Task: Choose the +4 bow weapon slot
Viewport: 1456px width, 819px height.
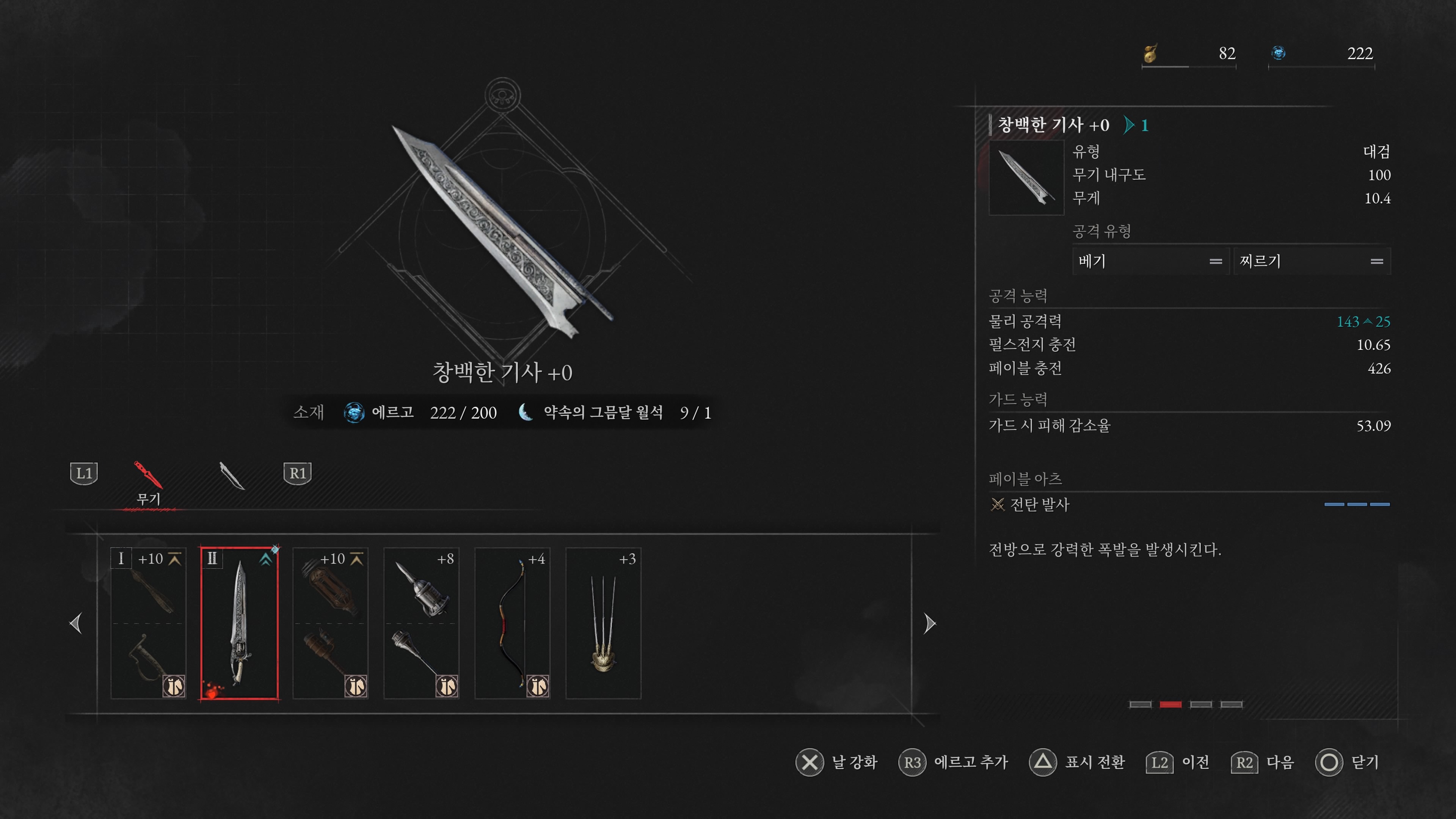Action: click(x=512, y=623)
